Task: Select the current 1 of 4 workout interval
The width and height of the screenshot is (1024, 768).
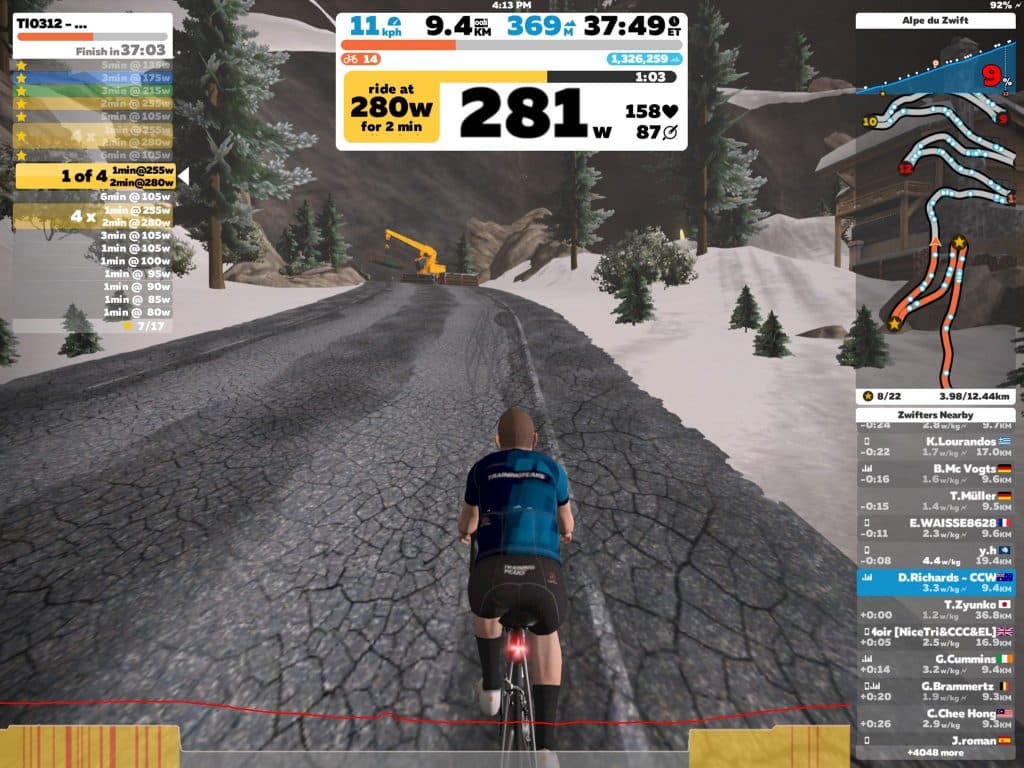Action: pyautogui.click(x=95, y=176)
